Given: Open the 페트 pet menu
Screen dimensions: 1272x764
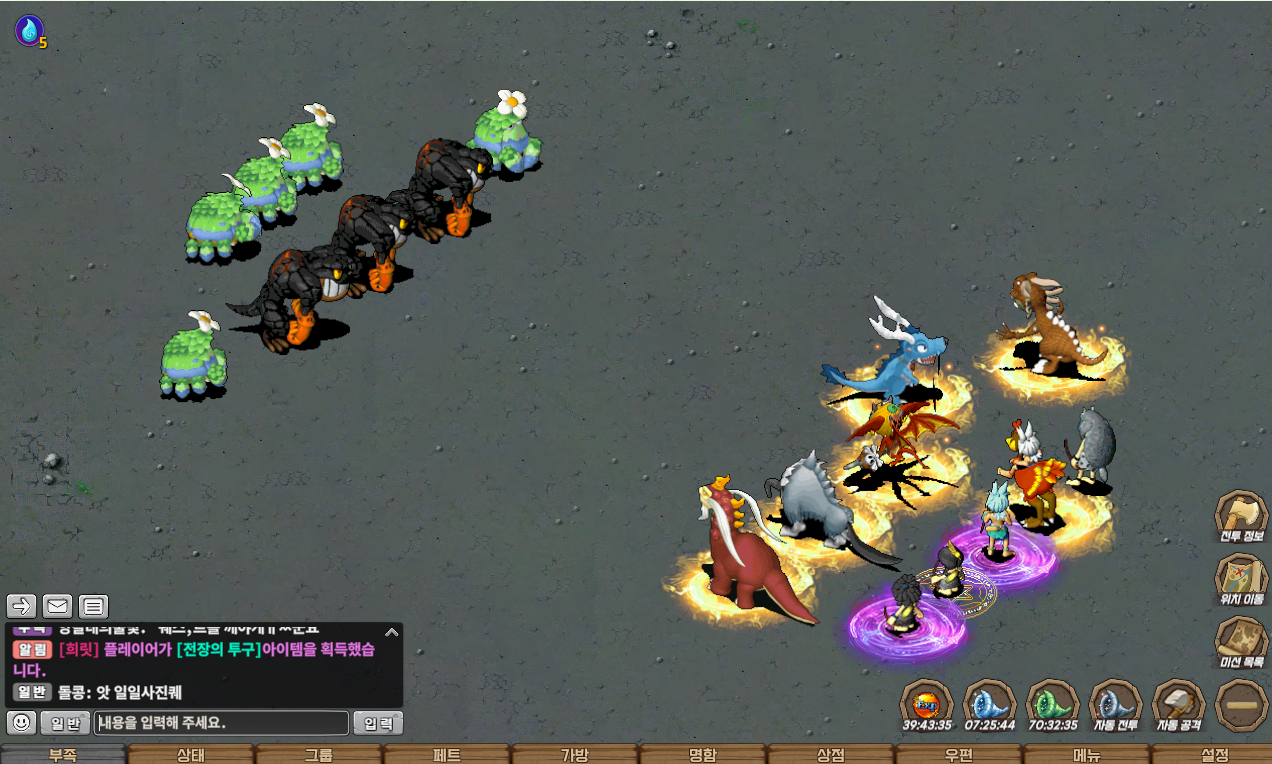Looking at the screenshot, I should (446, 755).
